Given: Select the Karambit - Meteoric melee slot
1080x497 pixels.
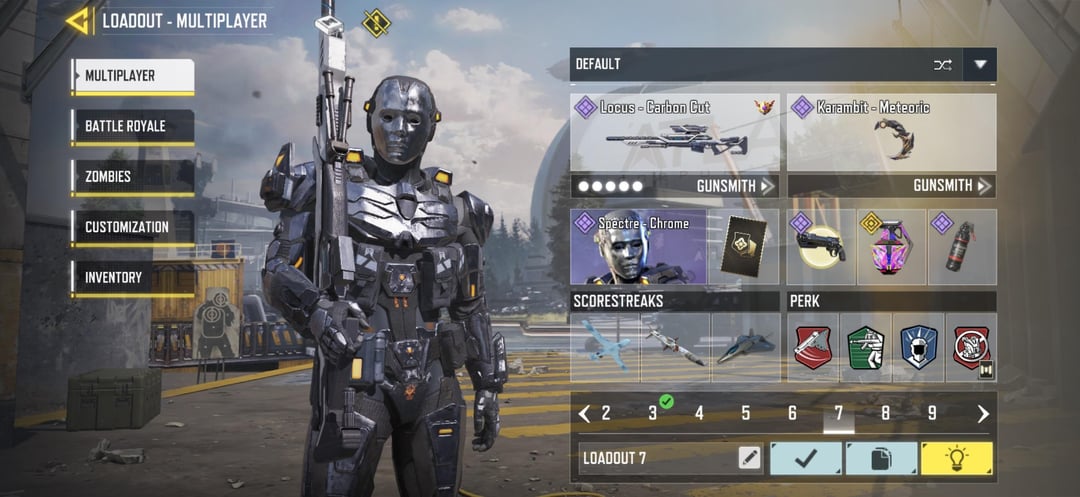Looking at the screenshot, I should (891, 133).
